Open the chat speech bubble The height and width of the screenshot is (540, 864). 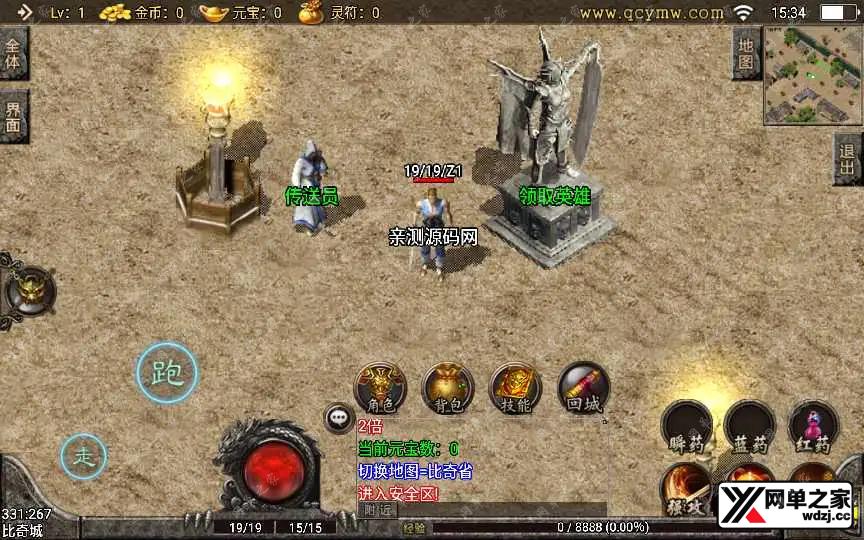tap(339, 419)
